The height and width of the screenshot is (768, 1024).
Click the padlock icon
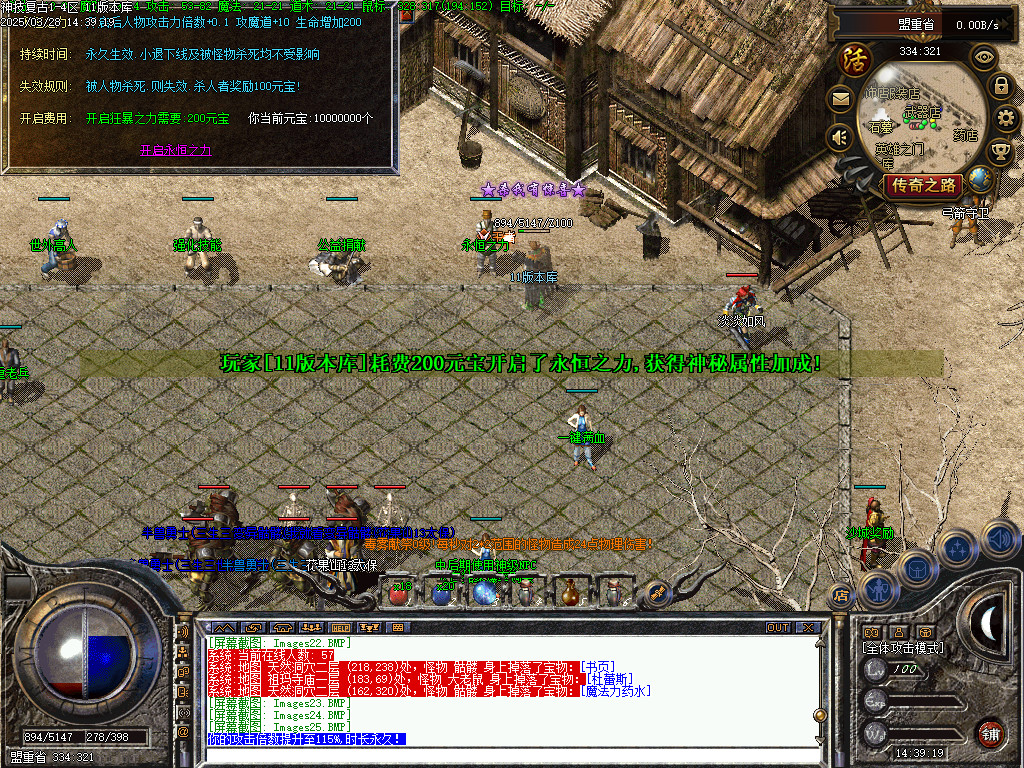coord(1000,86)
